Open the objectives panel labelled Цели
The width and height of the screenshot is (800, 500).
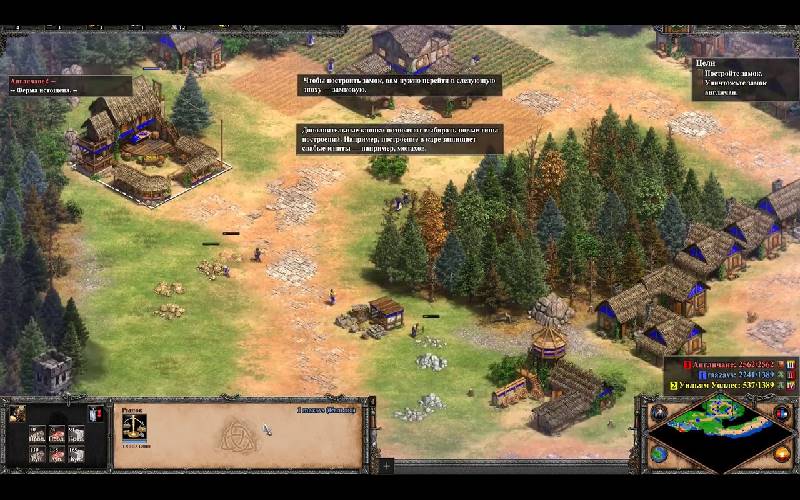(704, 63)
